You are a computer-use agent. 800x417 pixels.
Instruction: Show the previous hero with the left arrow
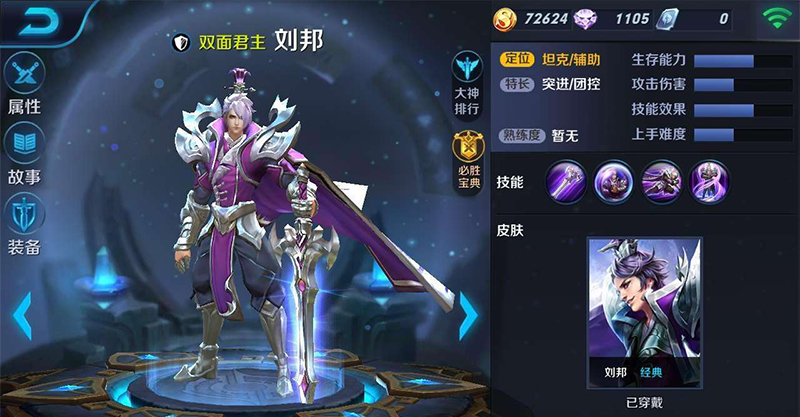21,316
